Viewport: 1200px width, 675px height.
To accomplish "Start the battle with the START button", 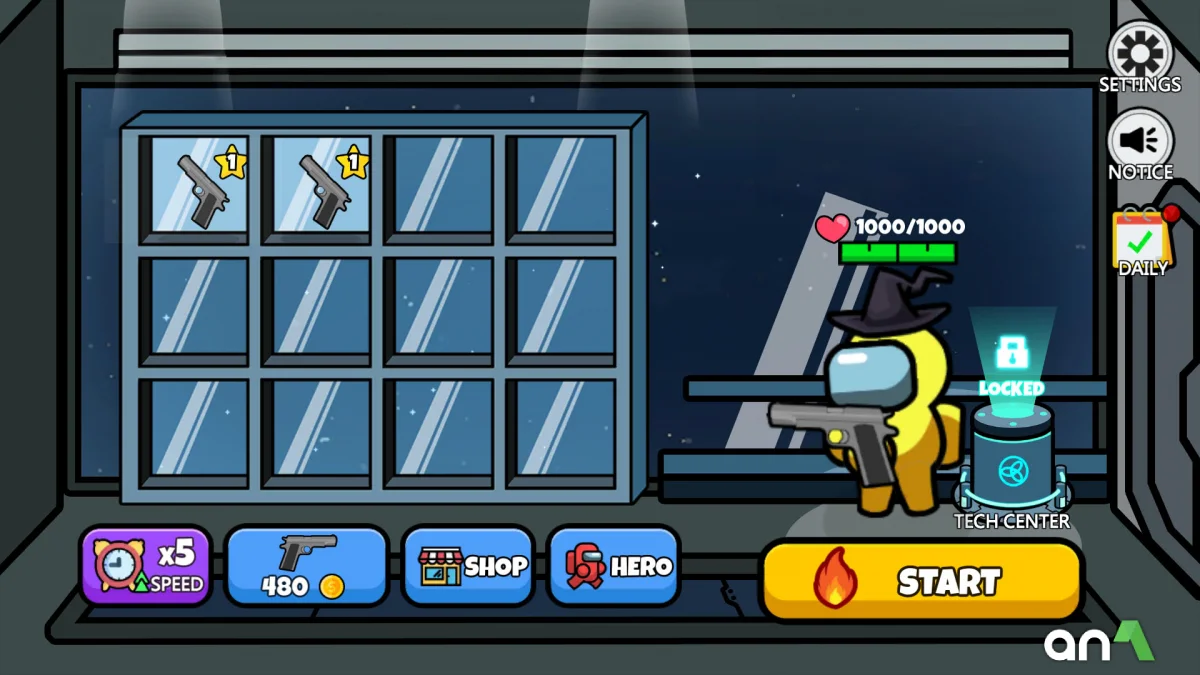I will click(x=921, y=581).
